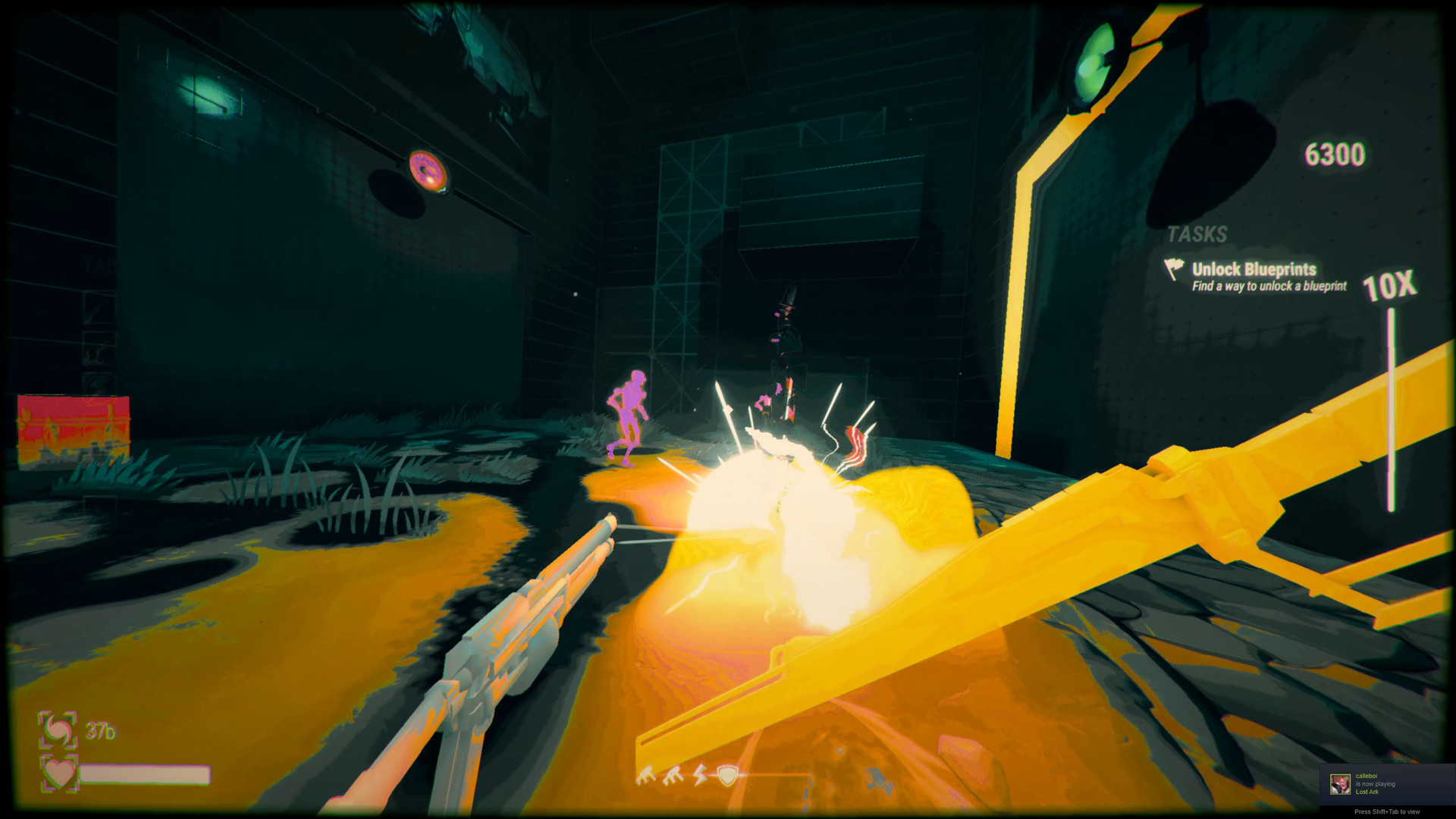Open Lost Ark link in the Steam notification
This screenshot has height=819, width=1456.
(x=1366, y=792)
